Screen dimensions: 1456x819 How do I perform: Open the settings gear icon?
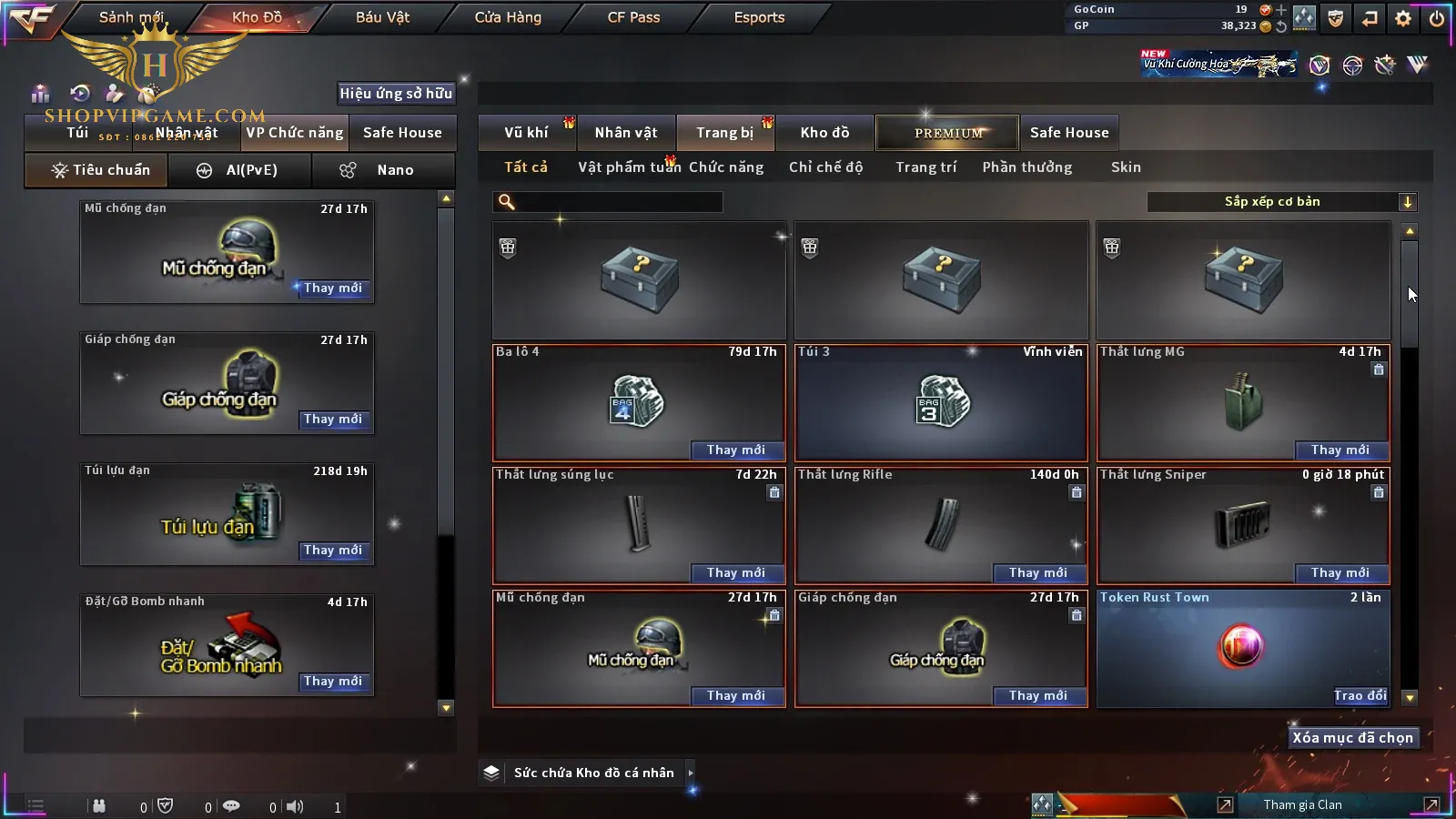(1403, 18)
